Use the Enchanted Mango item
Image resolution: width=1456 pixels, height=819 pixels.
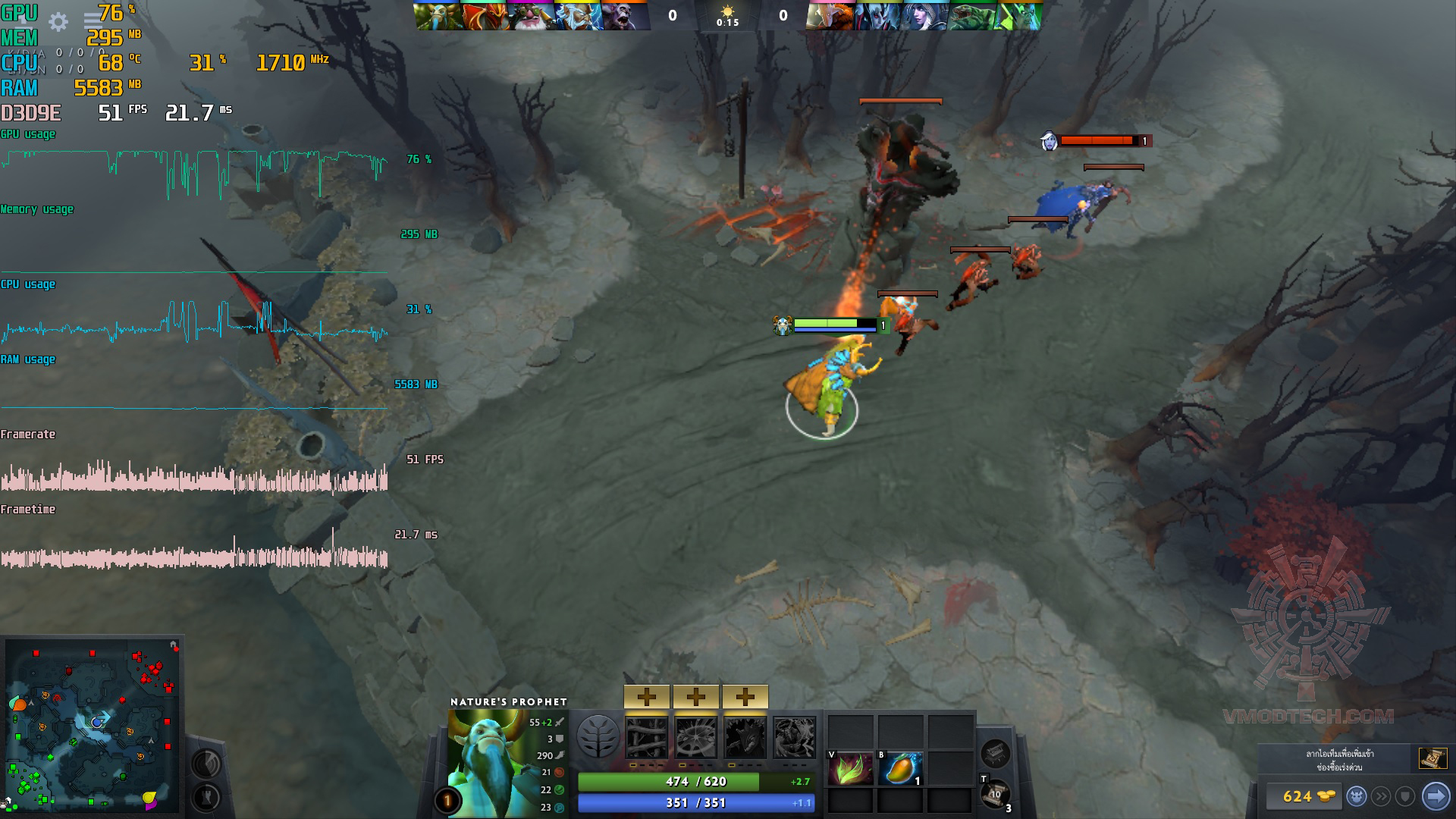[x=900, y=769]
